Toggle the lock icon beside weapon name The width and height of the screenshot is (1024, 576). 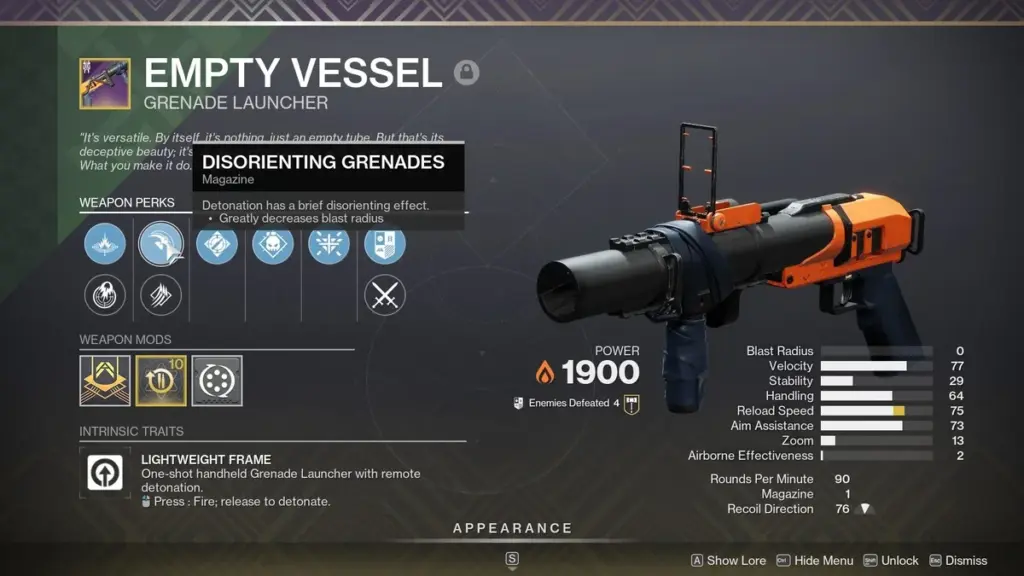(466, 73)
